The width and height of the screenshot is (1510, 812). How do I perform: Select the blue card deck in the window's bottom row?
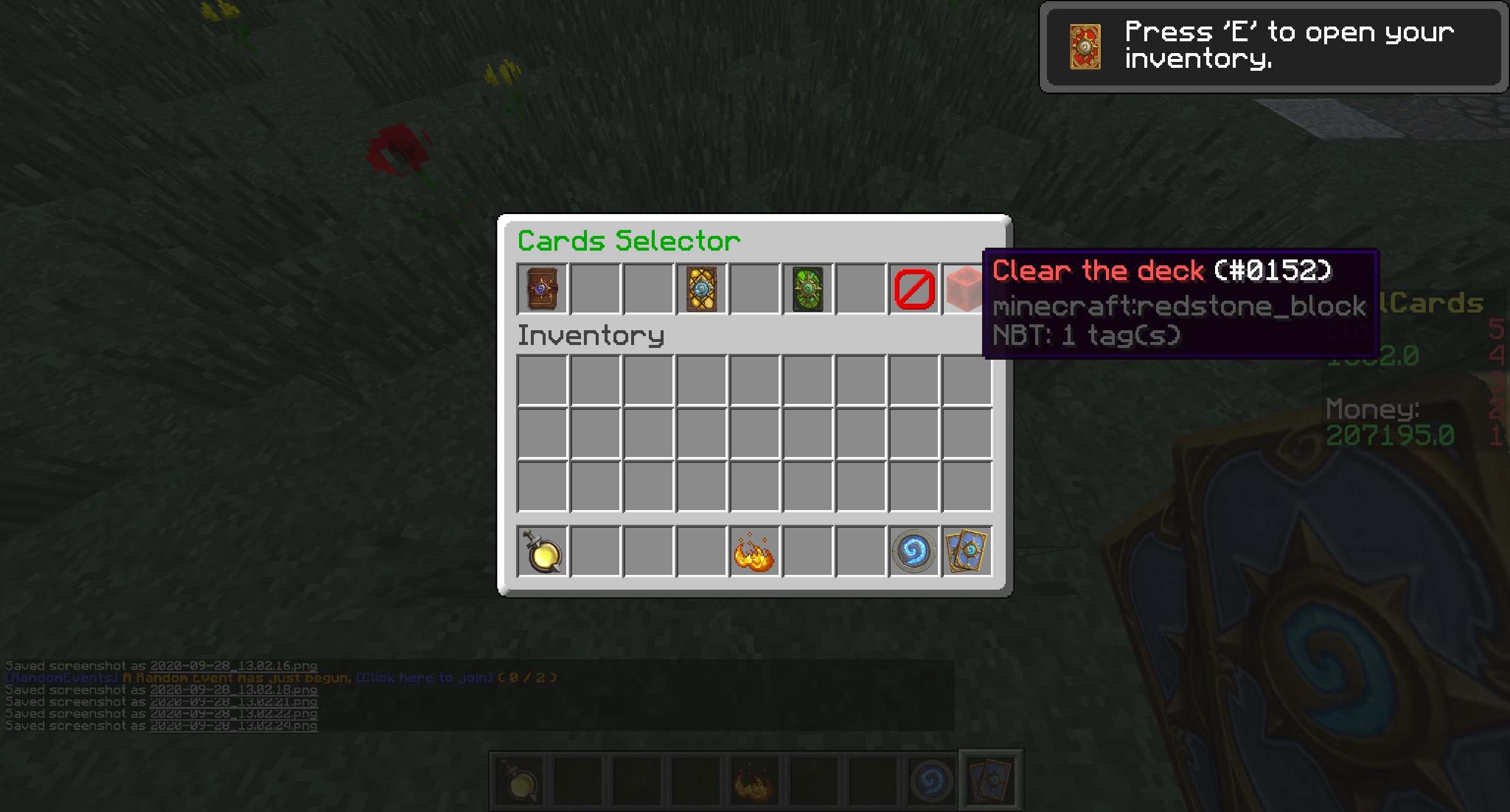click(967, 552)
